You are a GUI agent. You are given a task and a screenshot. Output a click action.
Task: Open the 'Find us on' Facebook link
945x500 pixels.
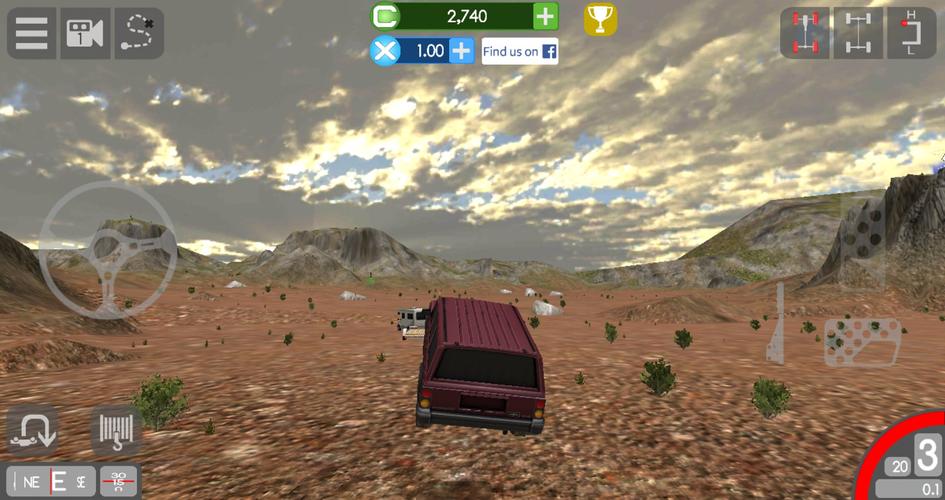coord(519,51)
